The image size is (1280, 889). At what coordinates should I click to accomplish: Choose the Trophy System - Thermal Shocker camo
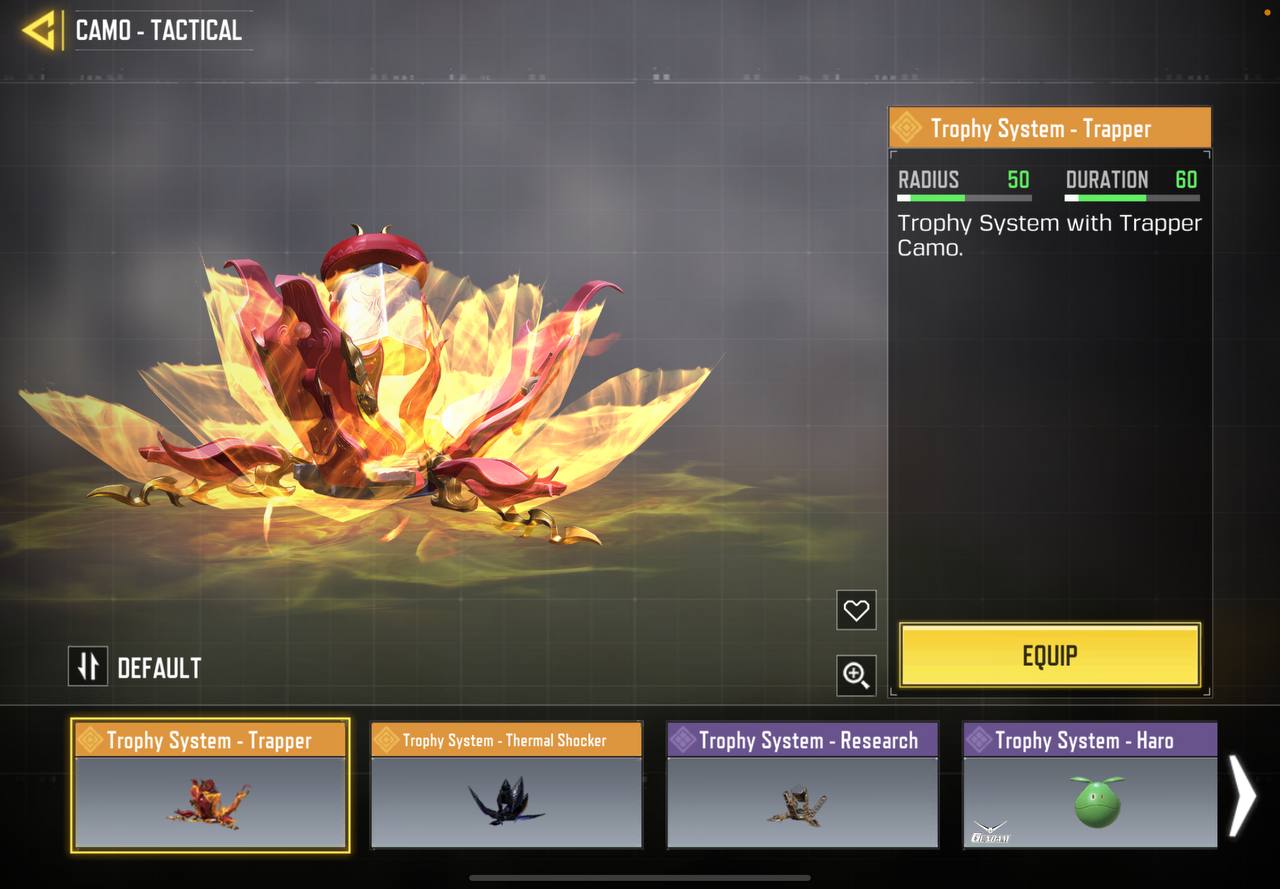(506, 786)
